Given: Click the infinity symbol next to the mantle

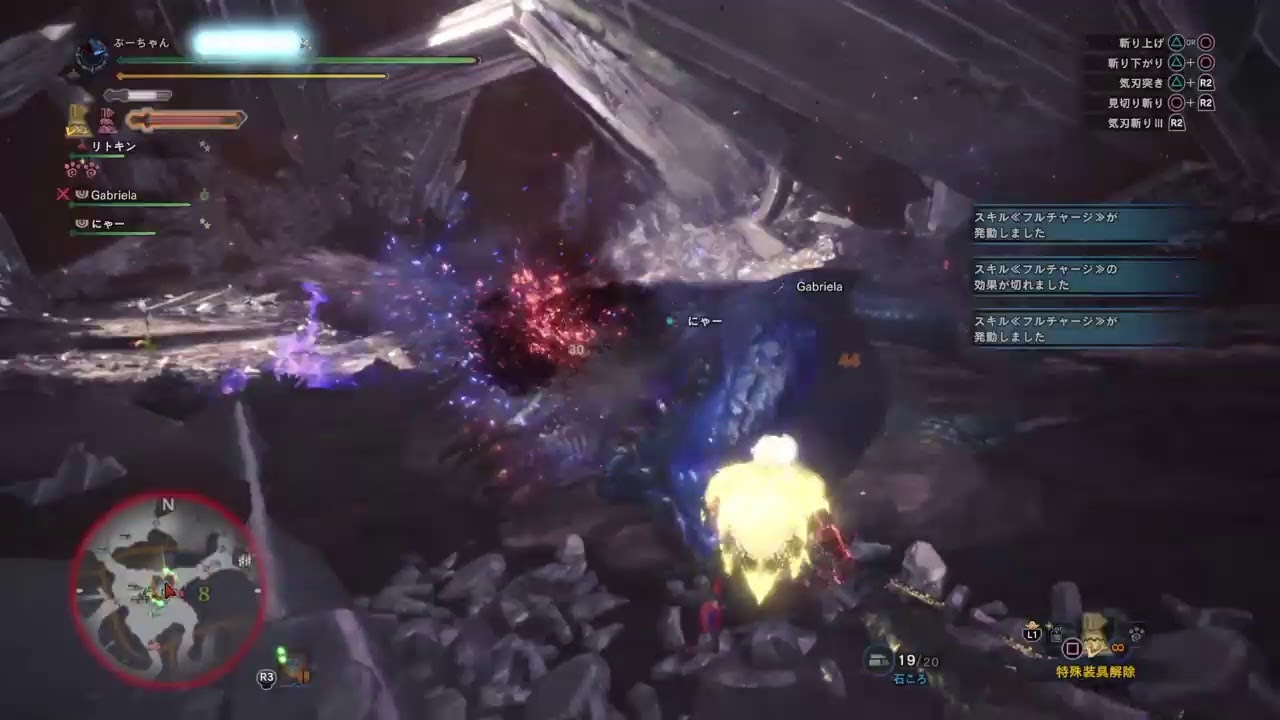Looking at the screenshot, I should [x=1116, y=648].
